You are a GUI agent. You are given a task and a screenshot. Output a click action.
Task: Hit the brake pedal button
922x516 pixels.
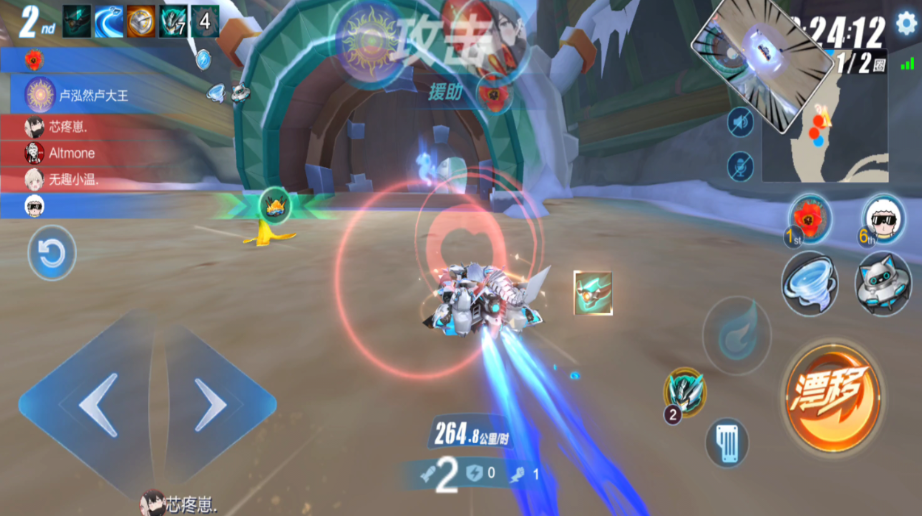727,443
